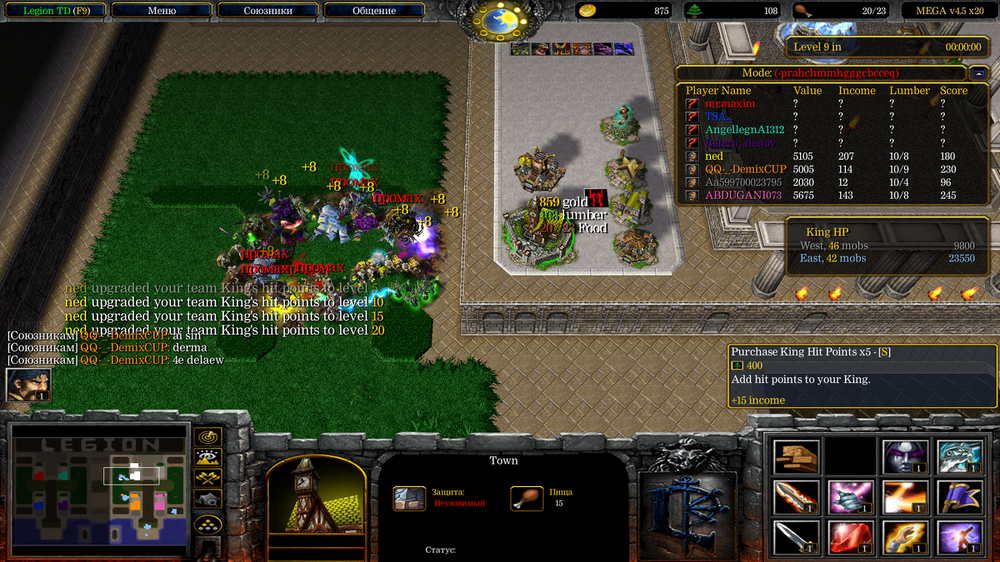This screenshot has width=1000, height=562.
Task: Purchase the red gem upgrade
Action: (x=851, y=537)
